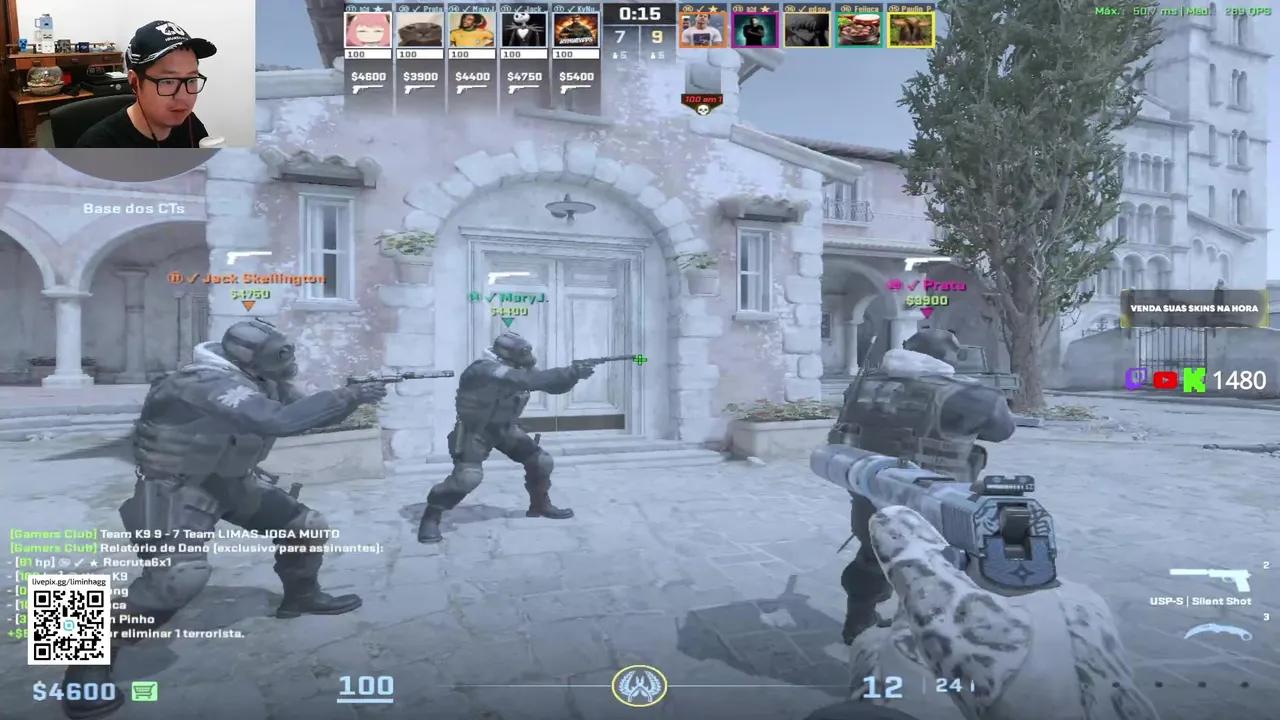1280x720 pixels.
Task: Open the buy menu cart icon
Action: (144, 691)
